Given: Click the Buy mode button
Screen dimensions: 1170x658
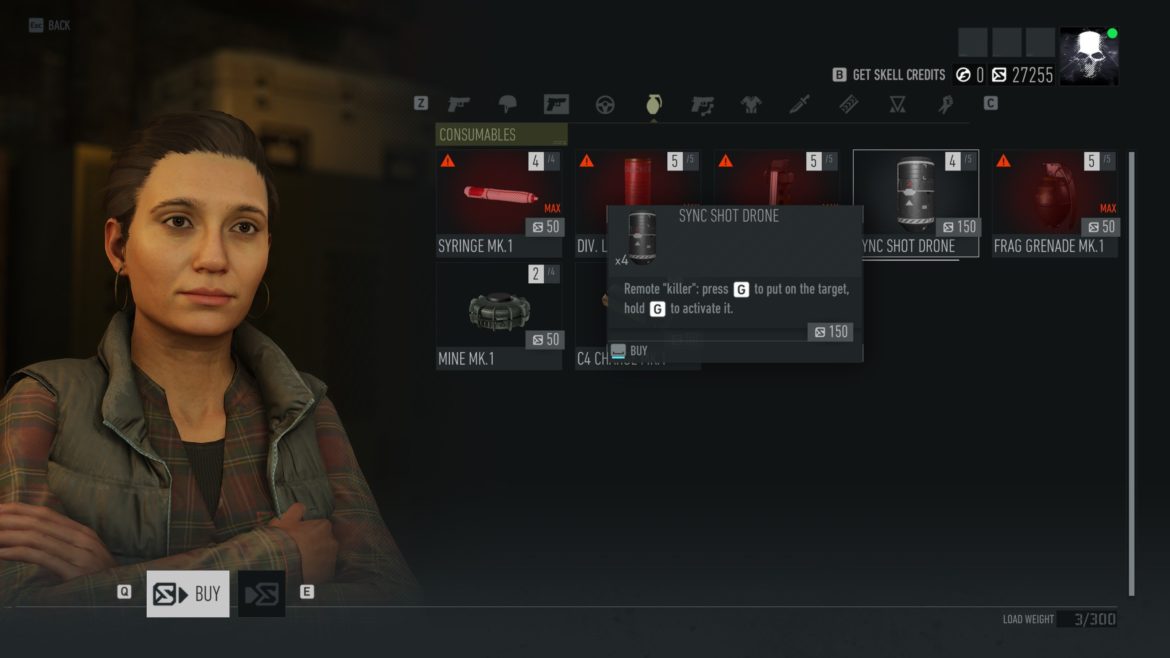Looking at the screenshot, I should point(188,594).
